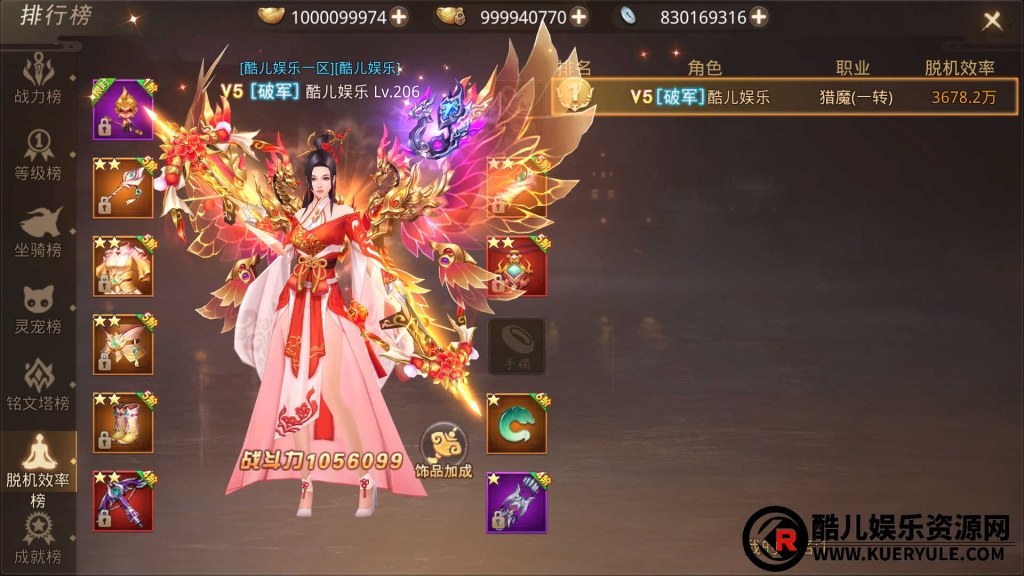Add more gold ingots with the plus button
Image resolution: width=1024 pixels, height=576 pixels.
pos(398,16)
